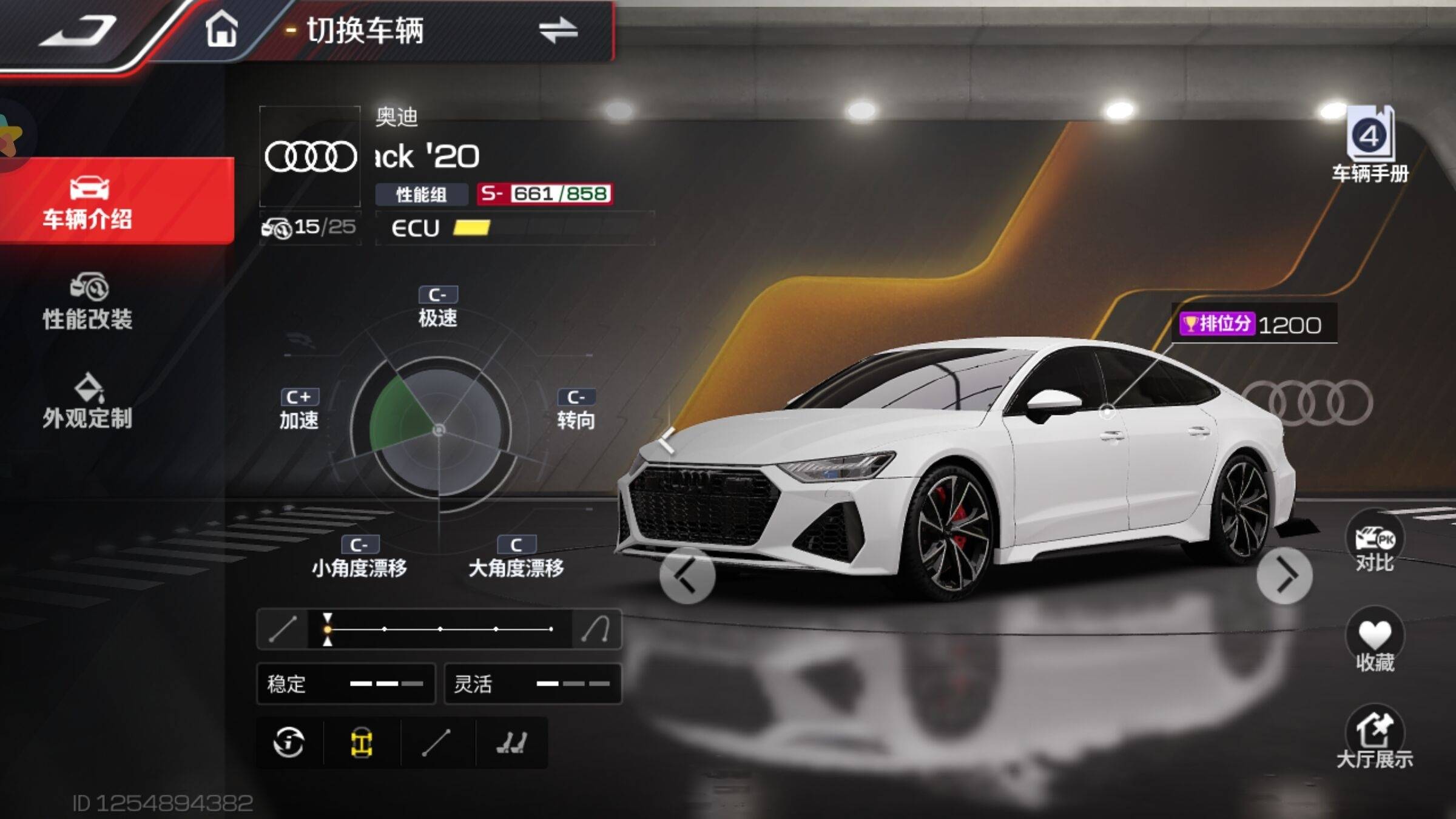Select the yellow car chassis icon
This screenshot has width=1456, height=819.
362,743
